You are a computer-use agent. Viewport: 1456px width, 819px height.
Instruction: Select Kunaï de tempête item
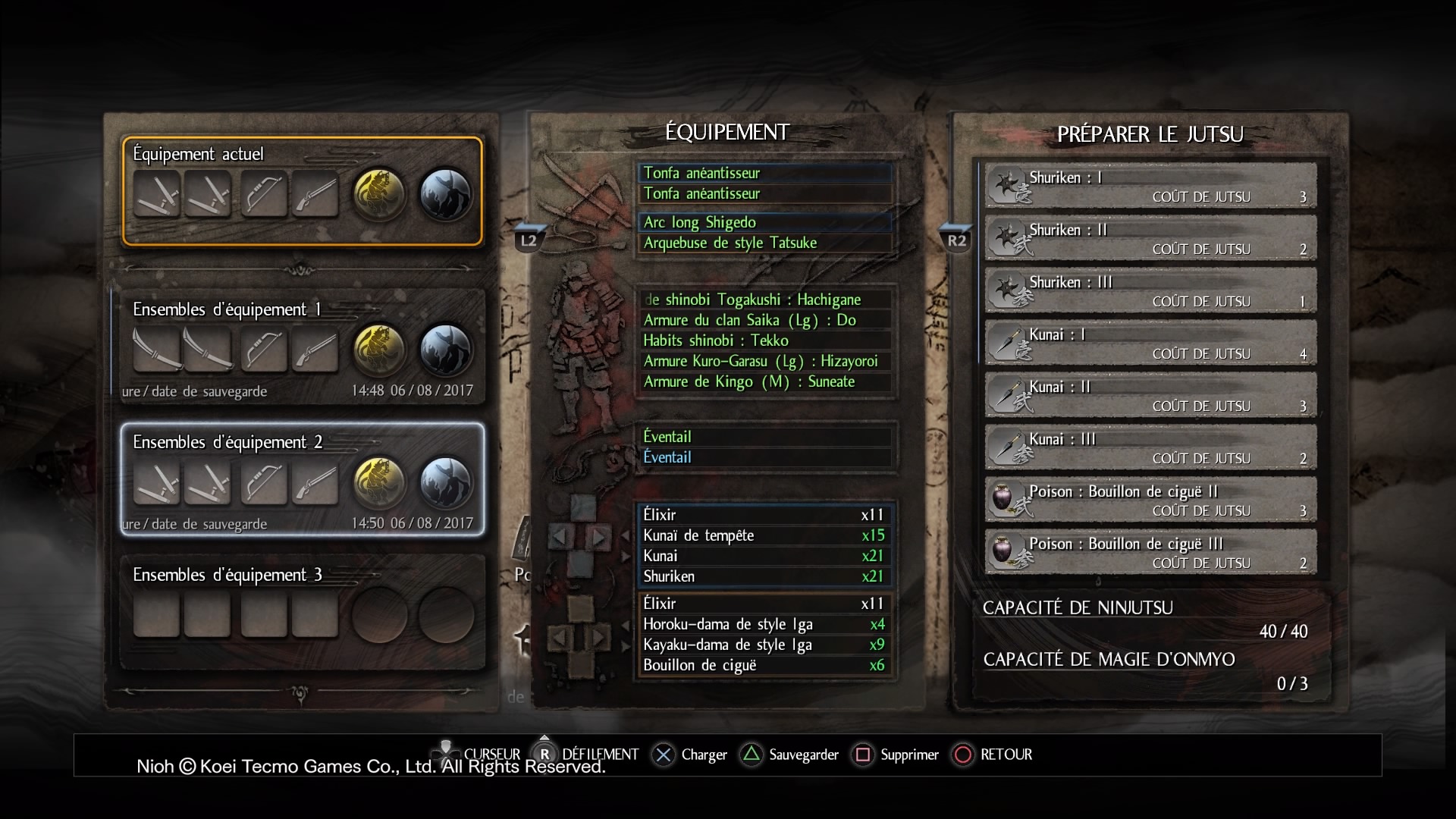click(x=763, y=535)
